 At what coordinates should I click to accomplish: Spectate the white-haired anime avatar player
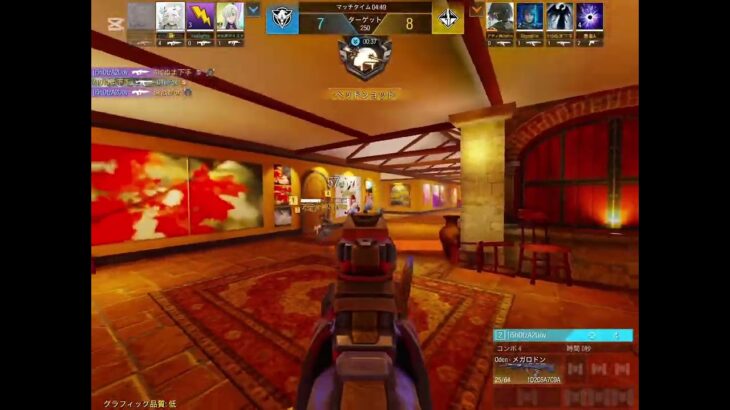pos(170,17)
